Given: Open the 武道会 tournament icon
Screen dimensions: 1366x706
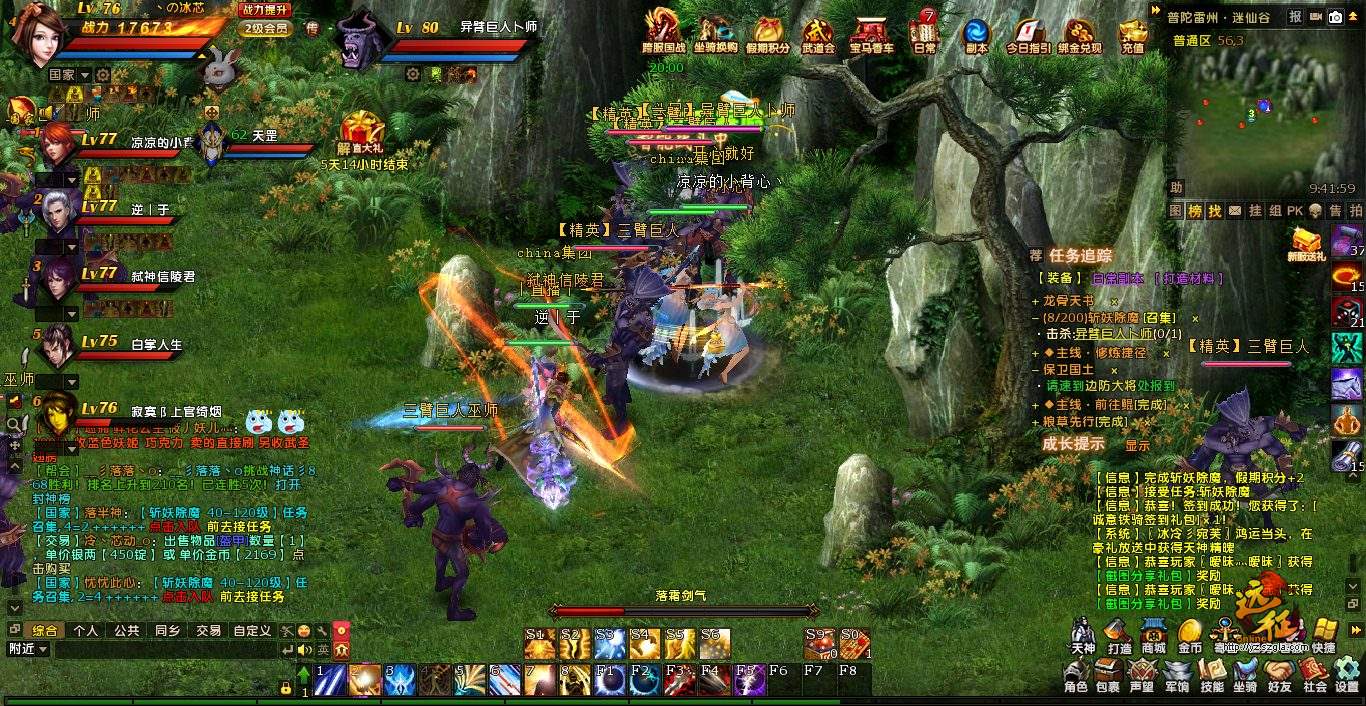Looking at the screenshot, I should pyautogui.click(x=817, y=33).
